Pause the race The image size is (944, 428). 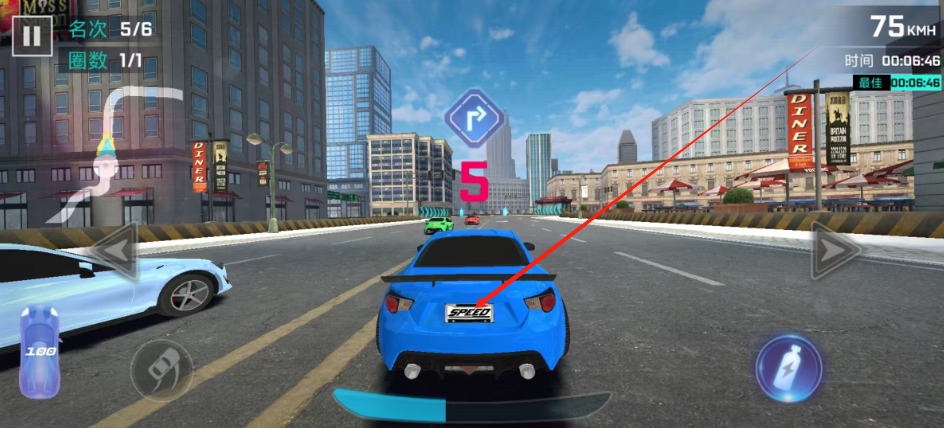point(33,37)
